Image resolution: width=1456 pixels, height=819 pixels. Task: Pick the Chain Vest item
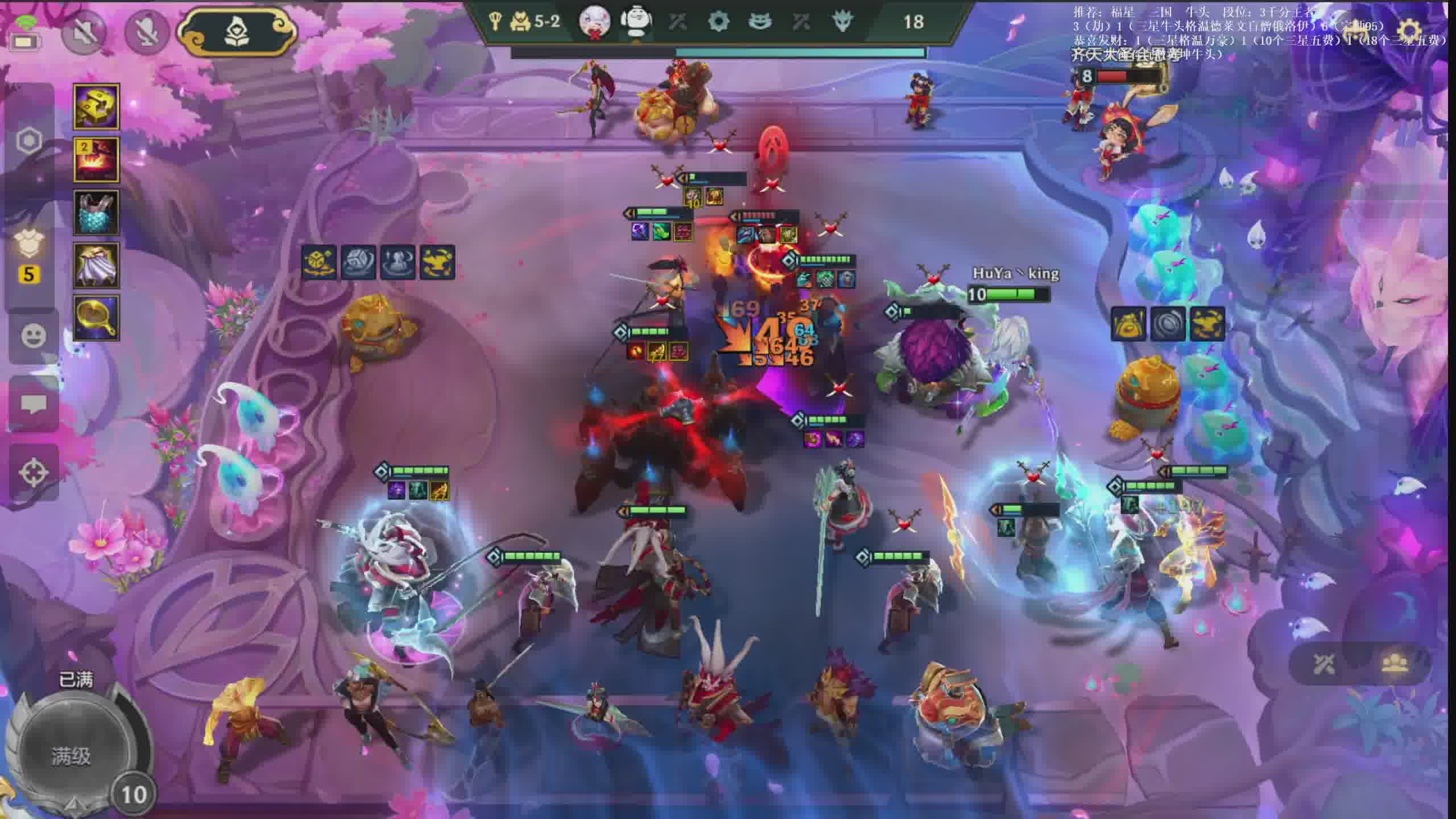pos(96,212)
